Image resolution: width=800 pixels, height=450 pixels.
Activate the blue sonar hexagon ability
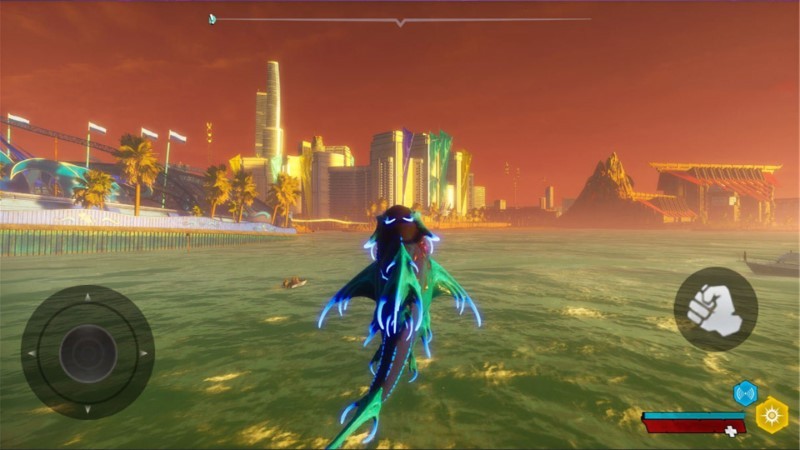[745, 393]
